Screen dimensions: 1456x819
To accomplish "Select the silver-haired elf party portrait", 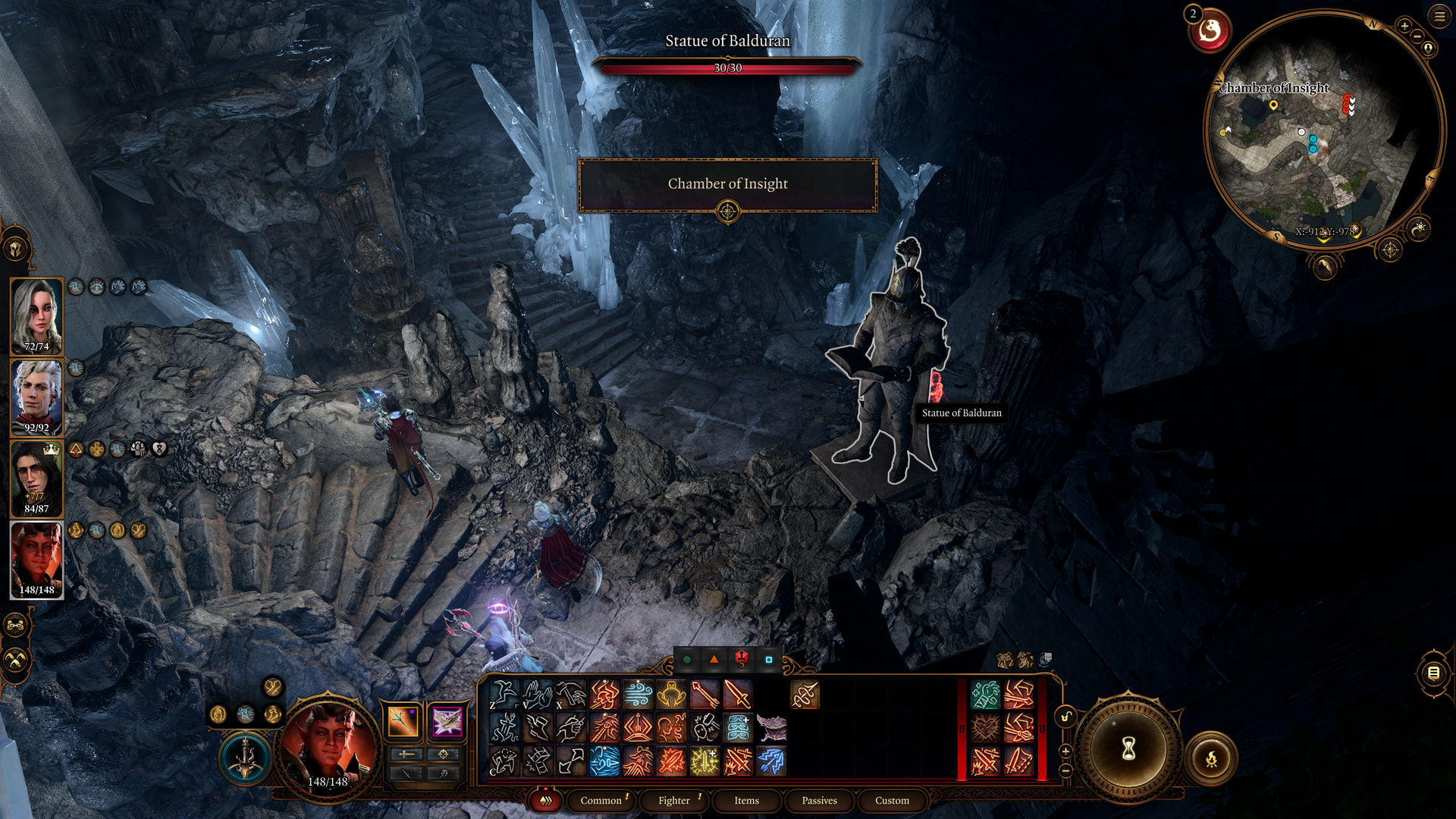I will [36, 397].
